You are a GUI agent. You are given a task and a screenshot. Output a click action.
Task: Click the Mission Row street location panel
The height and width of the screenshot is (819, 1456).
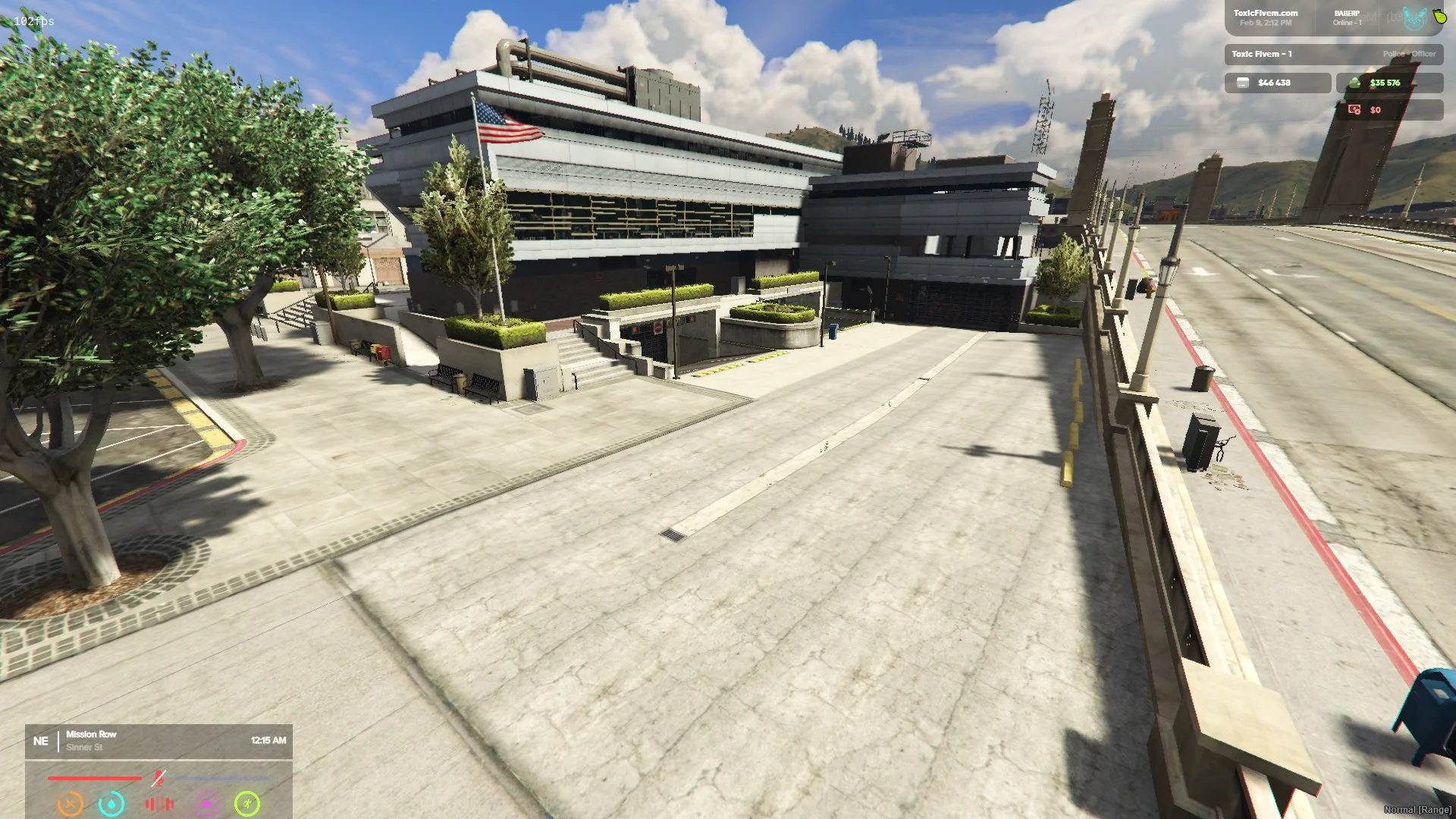(158, 741)
